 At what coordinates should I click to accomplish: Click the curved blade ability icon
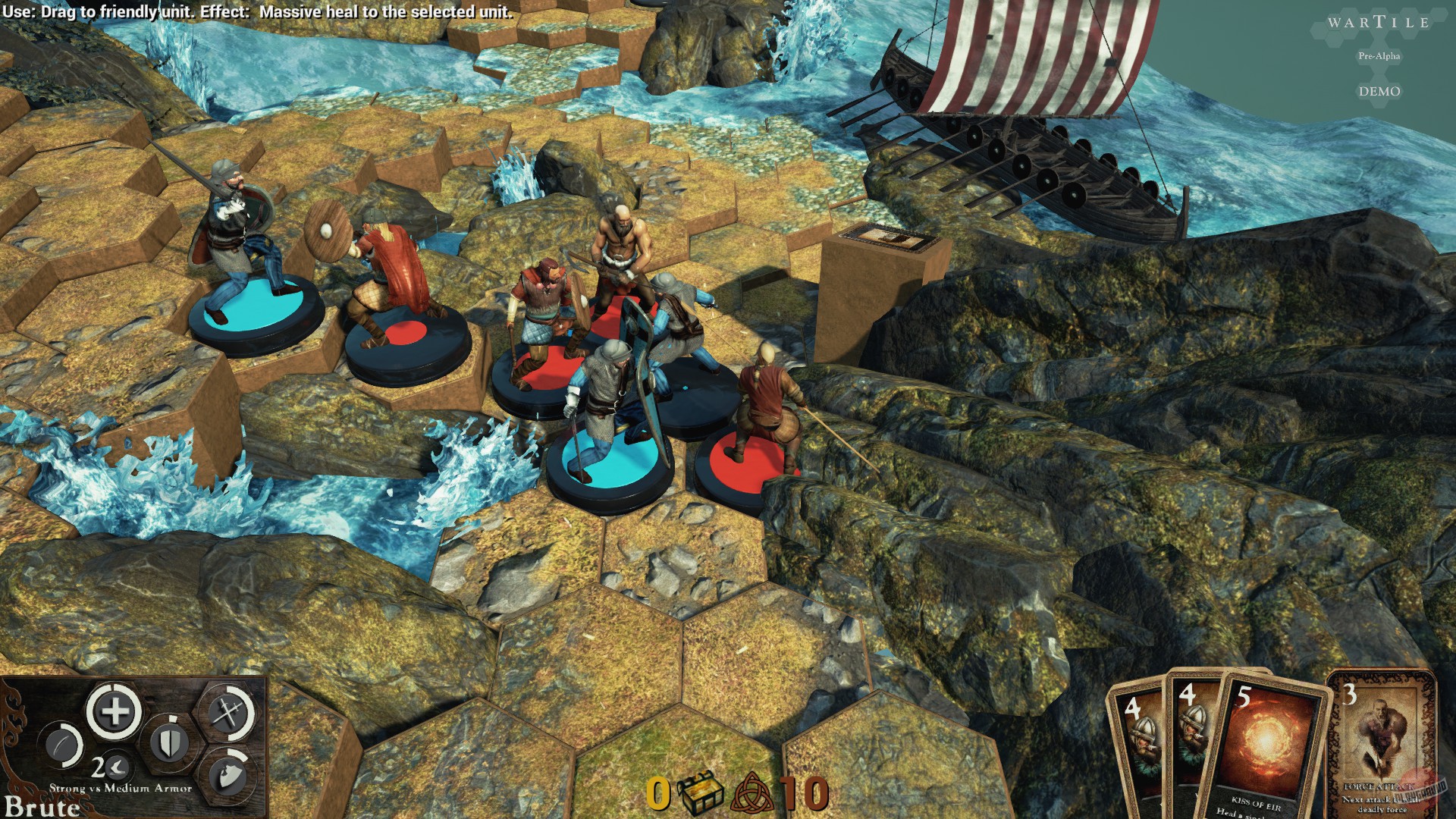[61, 745]
